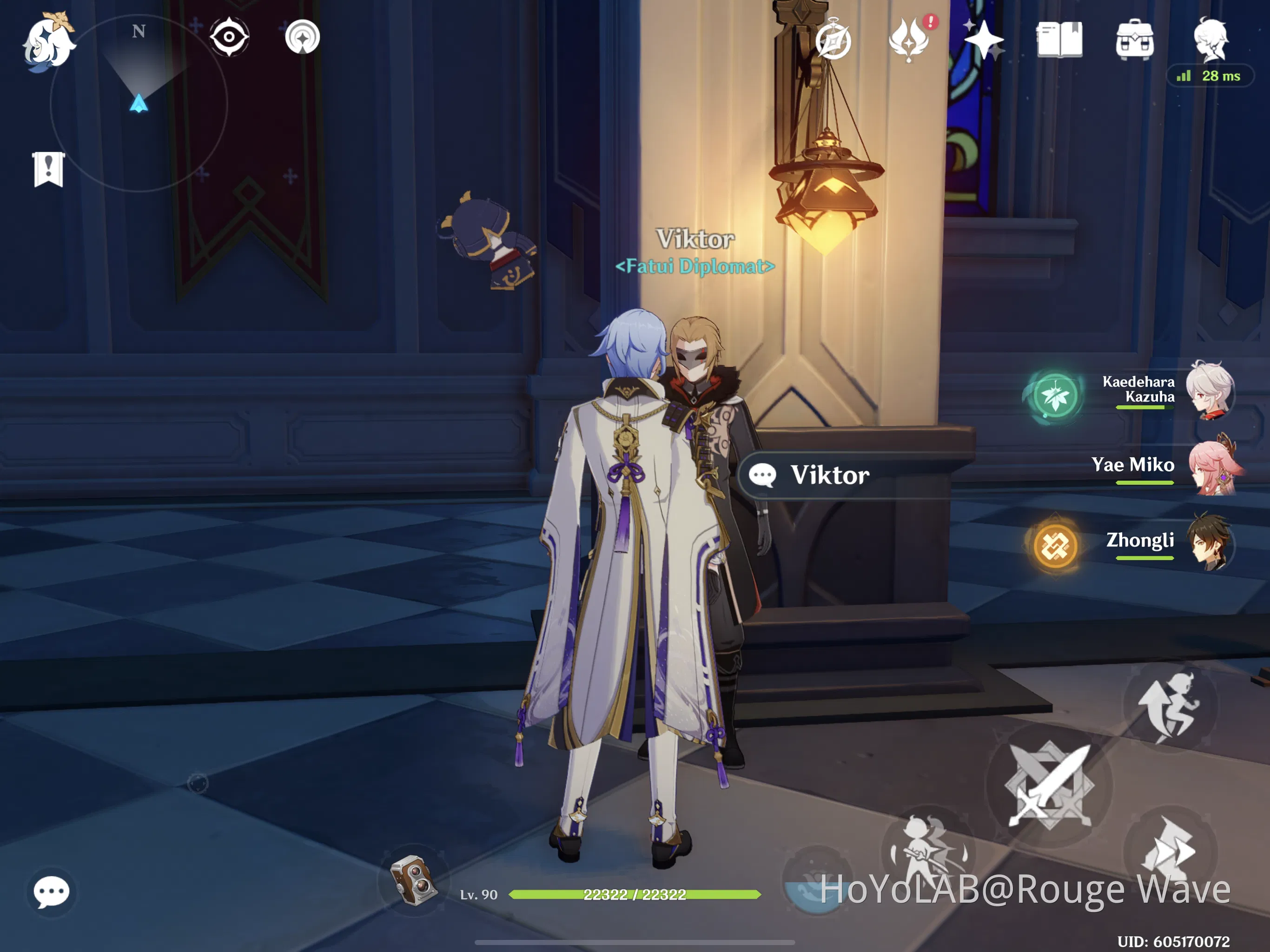Open the Battle Pass star icon

click(984, 40)
